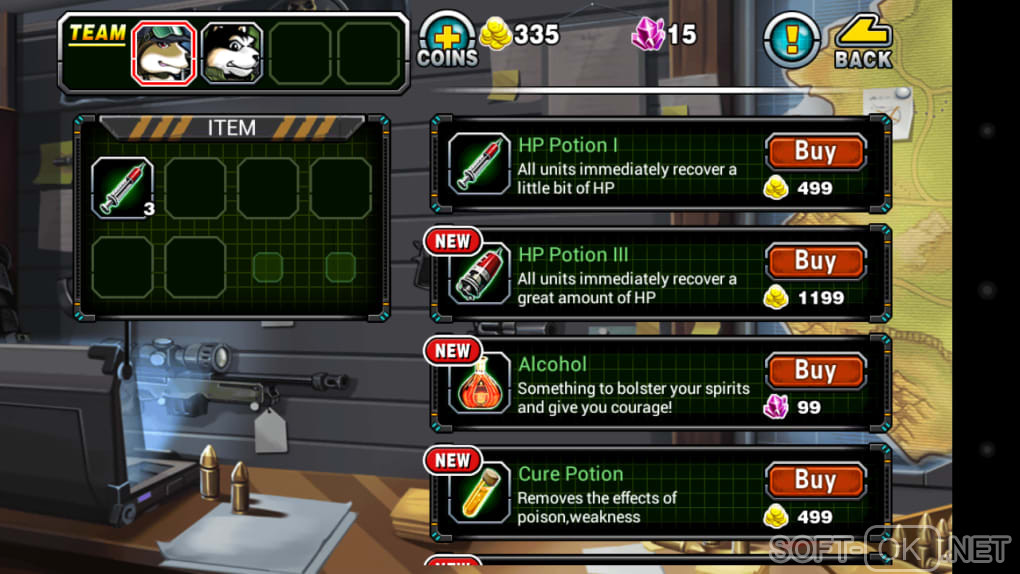Tap the exclamation alert icon
The width and height of the screenshot is (1020, 574).
[791, 41]
